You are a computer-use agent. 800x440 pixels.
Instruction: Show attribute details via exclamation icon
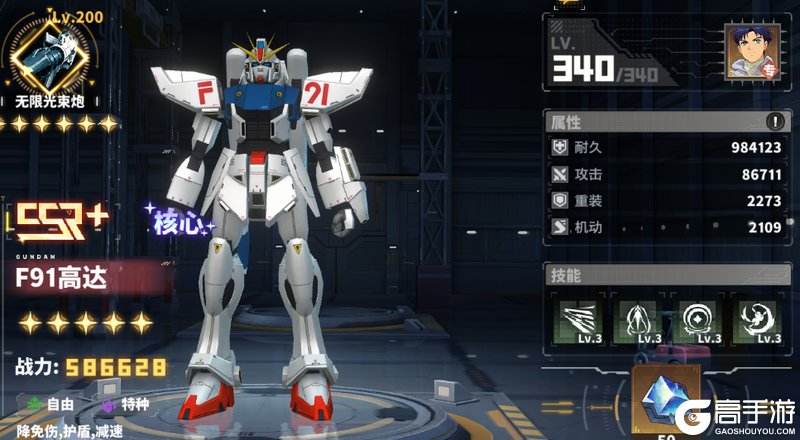click(x=774, y=122)
